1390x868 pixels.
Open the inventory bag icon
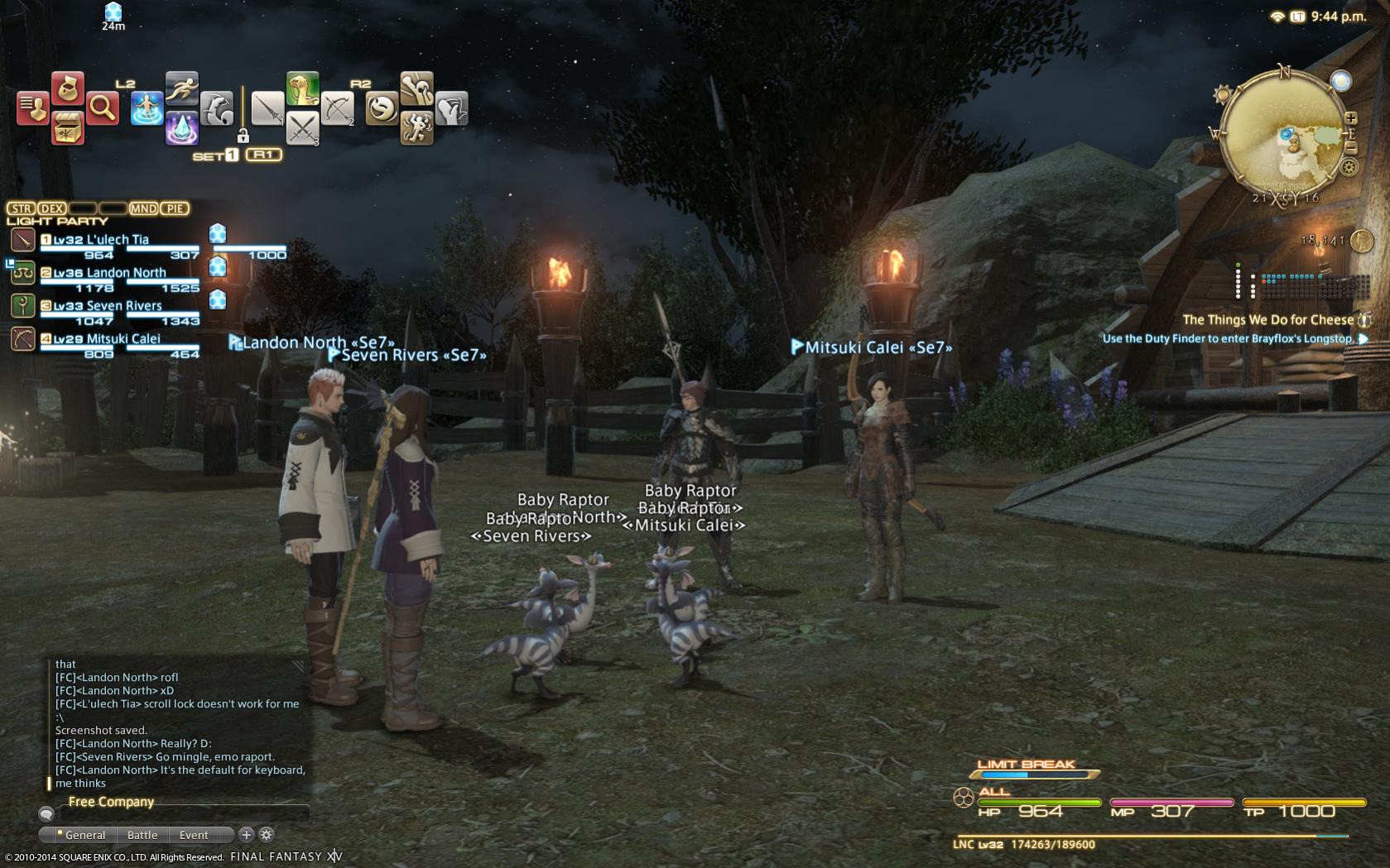click(x=68, y=88)
